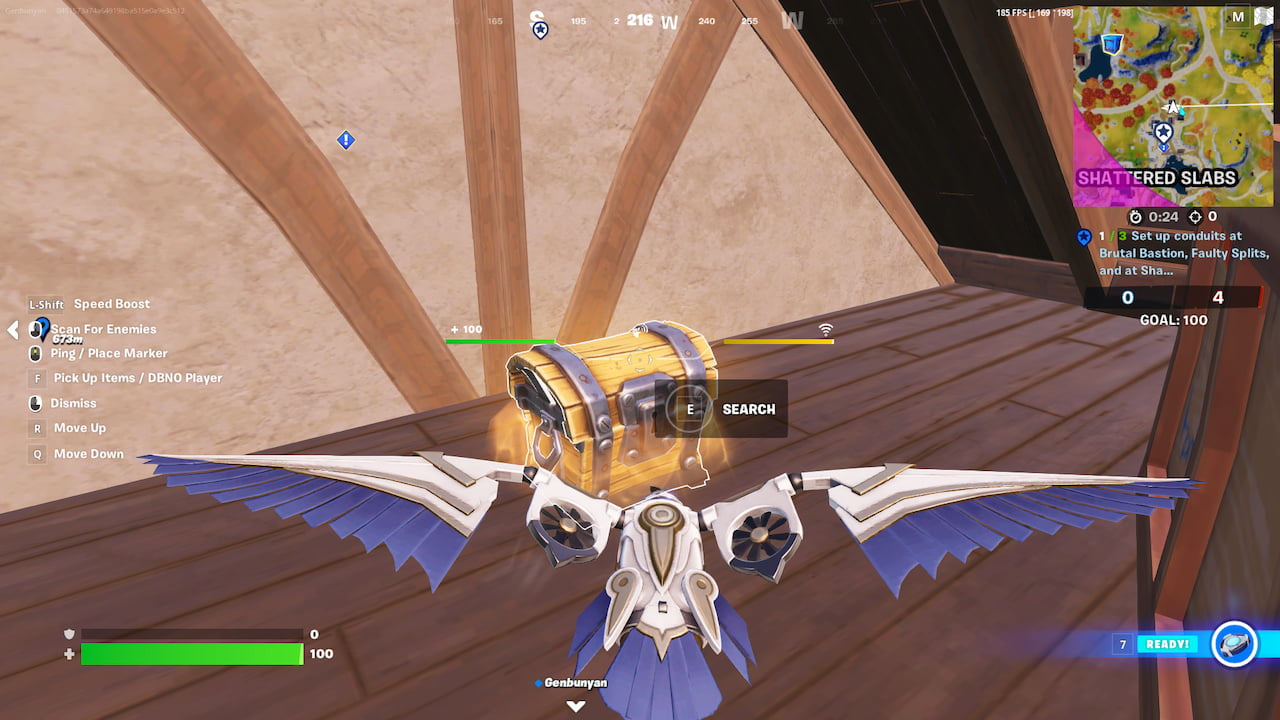Click the blue exclamation waypoint marker in the world
The height and width of the screenshot is (720, 1280).
(x=344, y=140)
